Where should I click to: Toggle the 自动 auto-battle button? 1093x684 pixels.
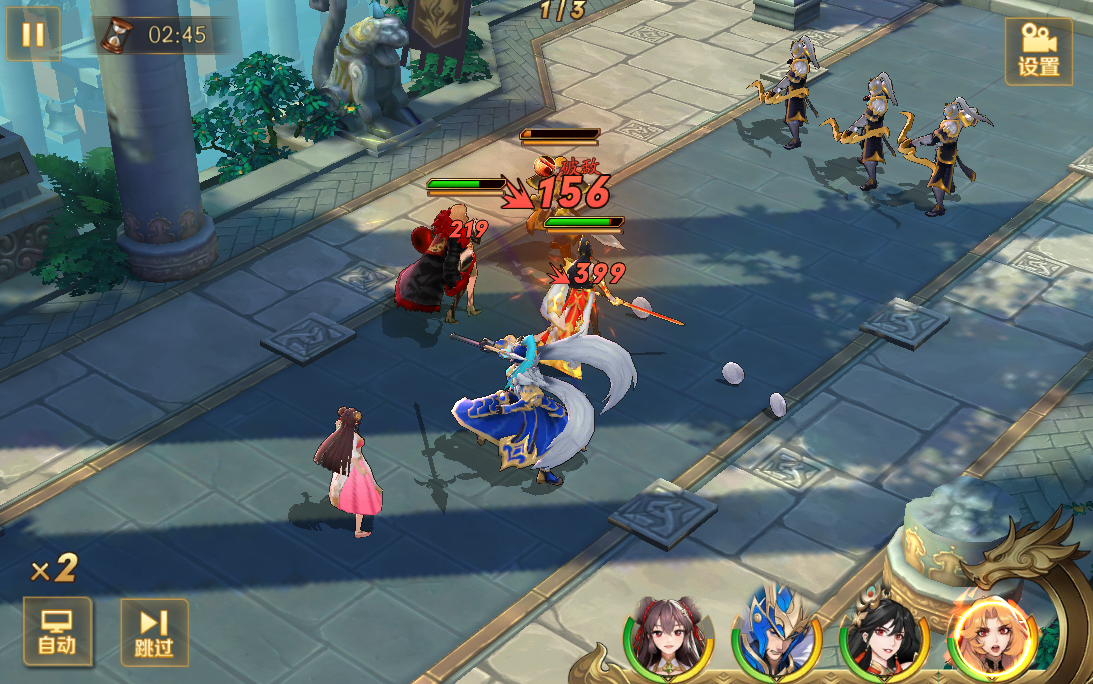tap(57, 631)
